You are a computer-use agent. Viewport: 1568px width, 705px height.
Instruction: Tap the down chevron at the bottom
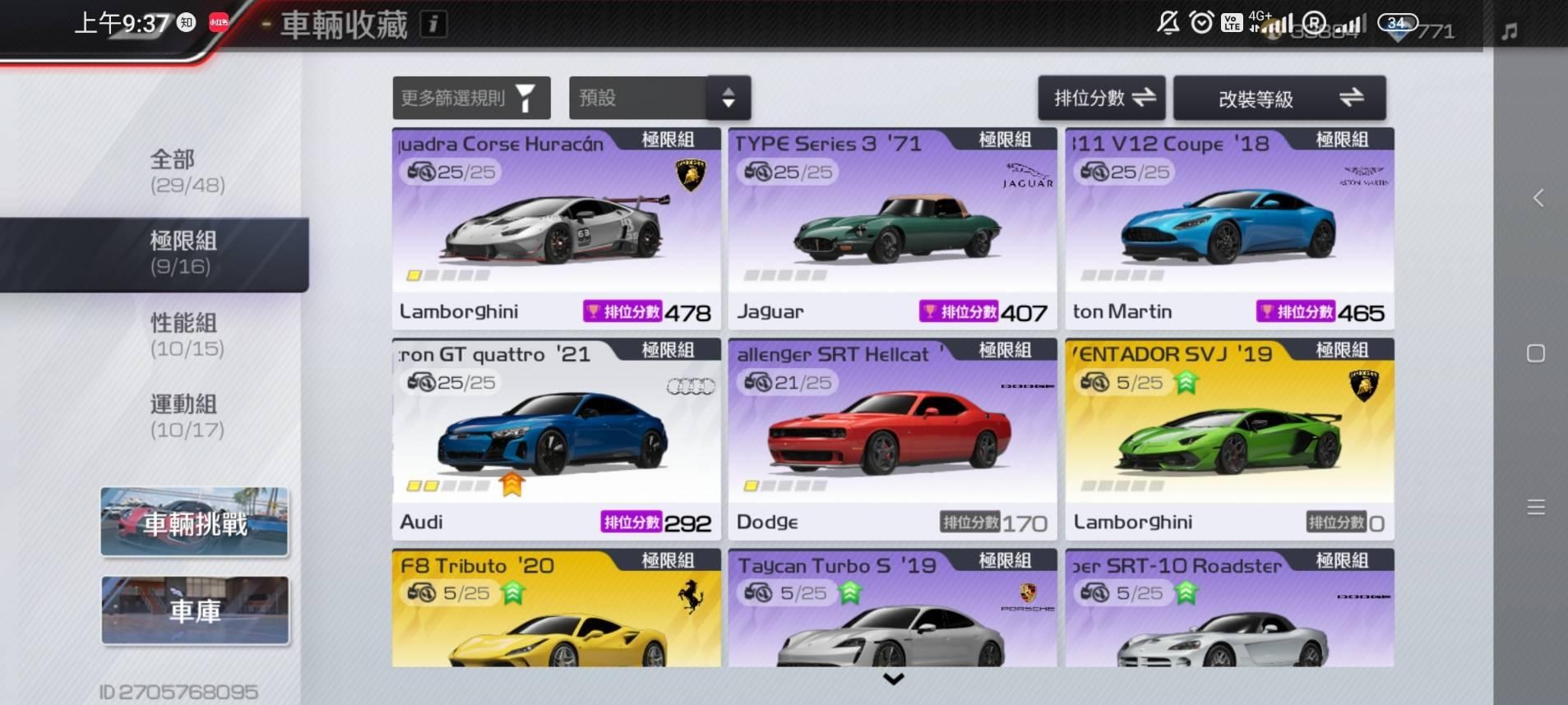click(x=892, y=680)
